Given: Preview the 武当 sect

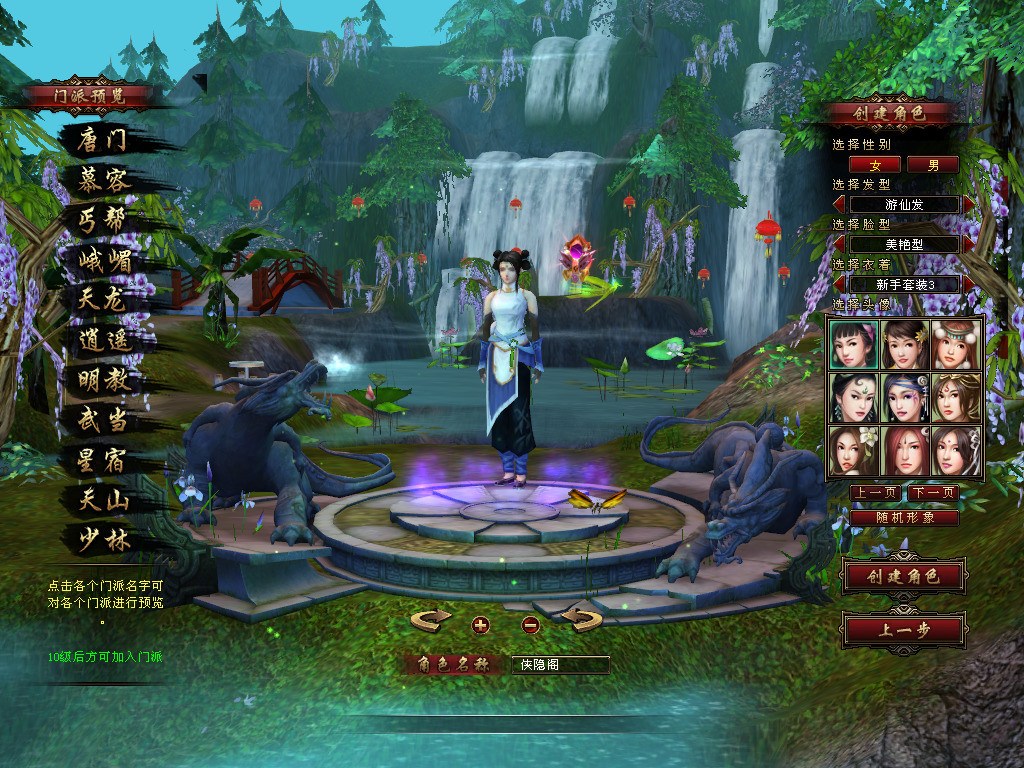Looking at the screenshot, I should coord(105,420).
